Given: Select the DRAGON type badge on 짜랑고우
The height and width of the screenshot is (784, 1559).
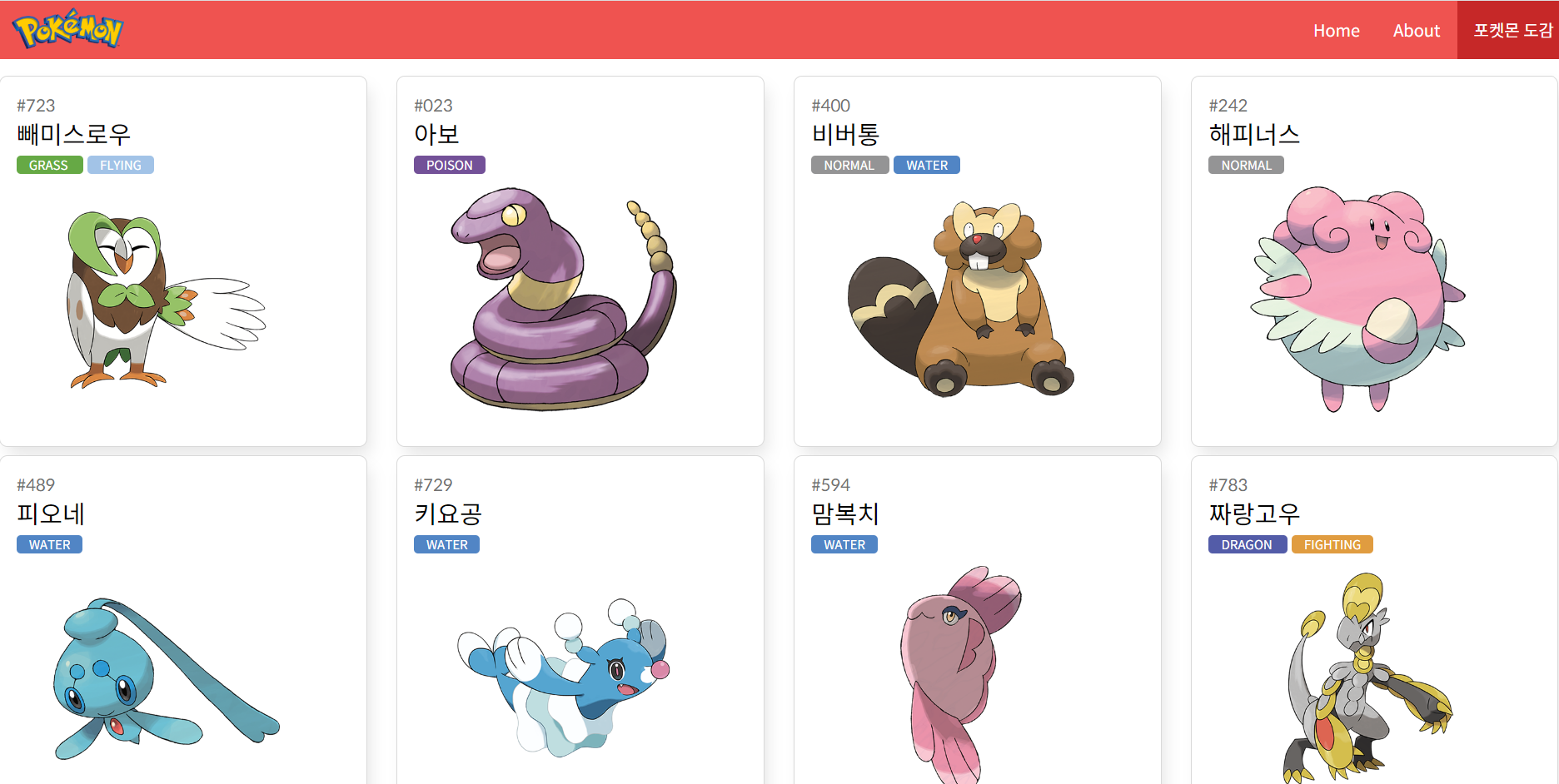Looking at the screenshot, I should (1247, 544).
